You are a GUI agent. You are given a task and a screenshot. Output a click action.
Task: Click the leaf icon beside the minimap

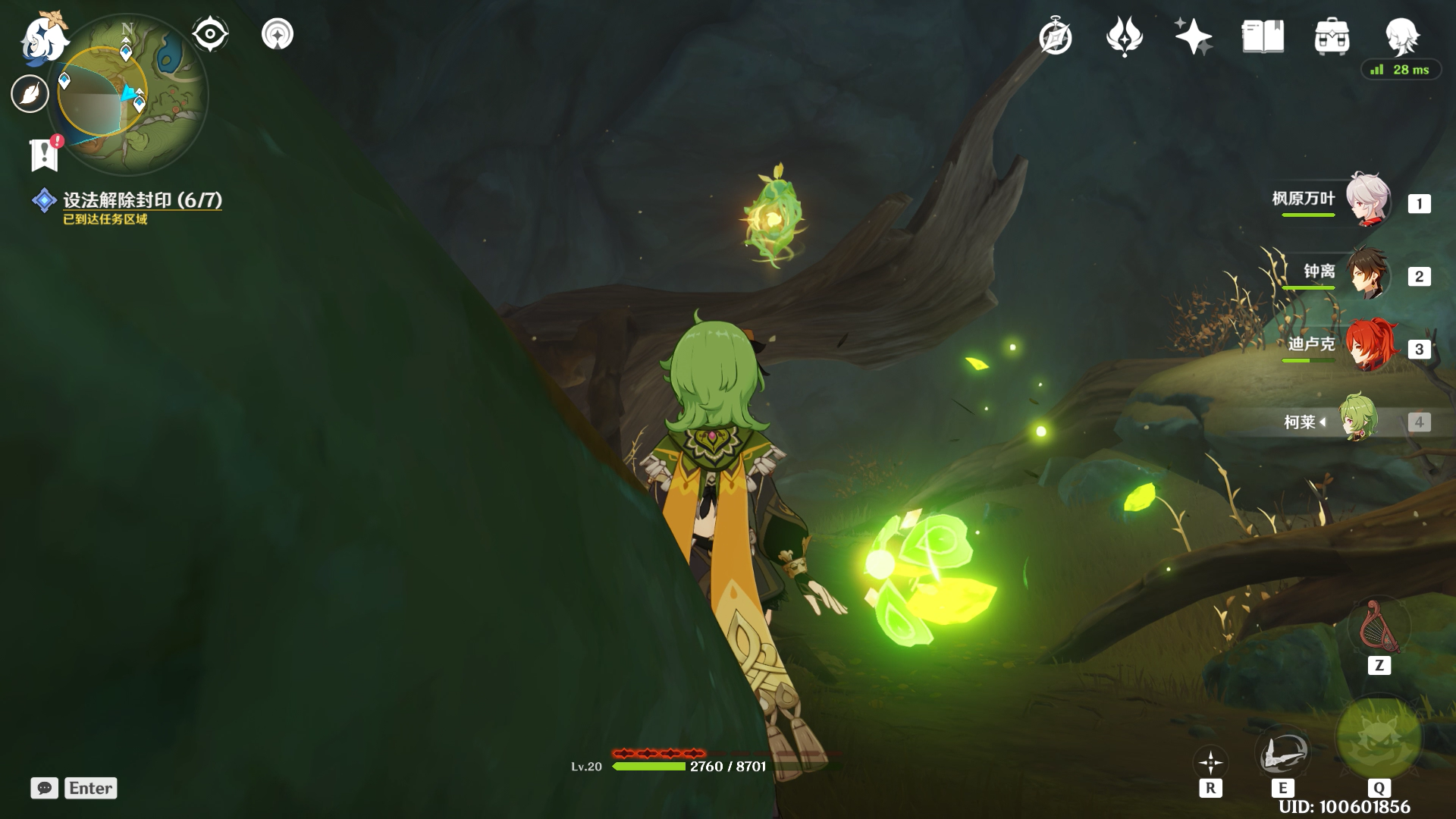coord(30,94)
